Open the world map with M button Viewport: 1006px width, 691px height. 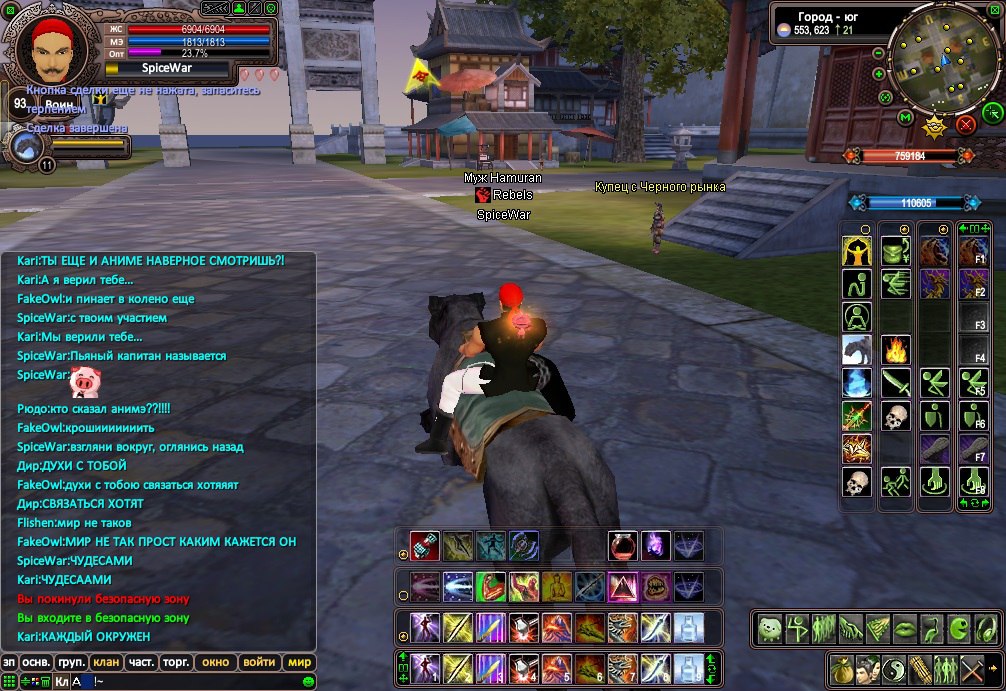click(905, 119)
